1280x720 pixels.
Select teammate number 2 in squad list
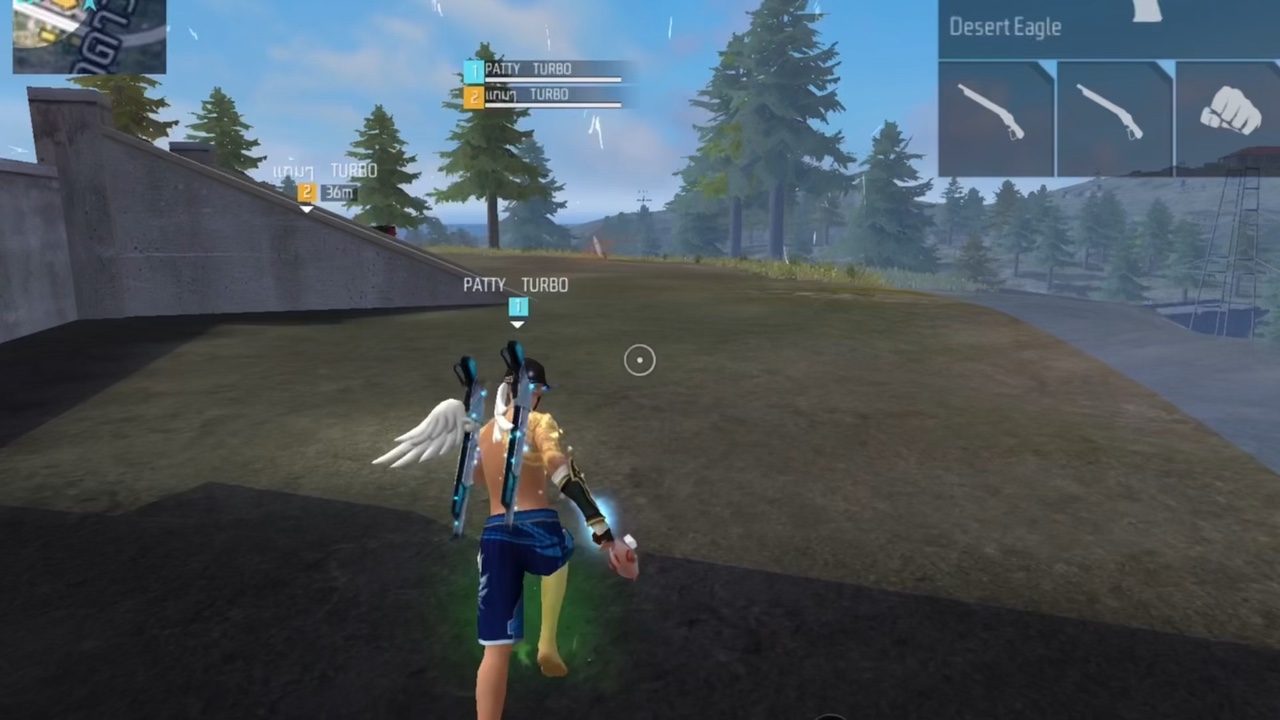click(543, 96)
